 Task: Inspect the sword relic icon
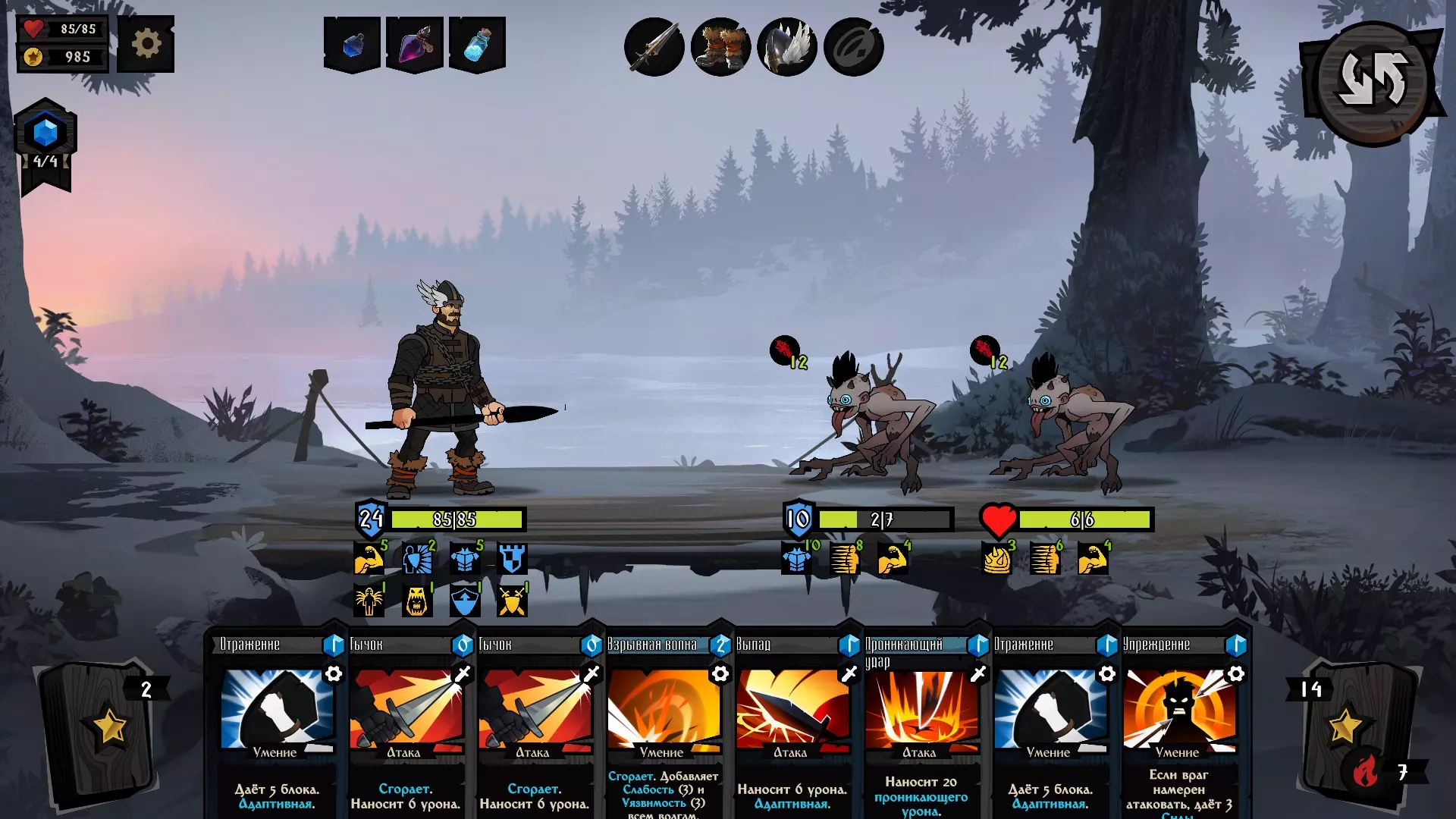click(654, 48)
